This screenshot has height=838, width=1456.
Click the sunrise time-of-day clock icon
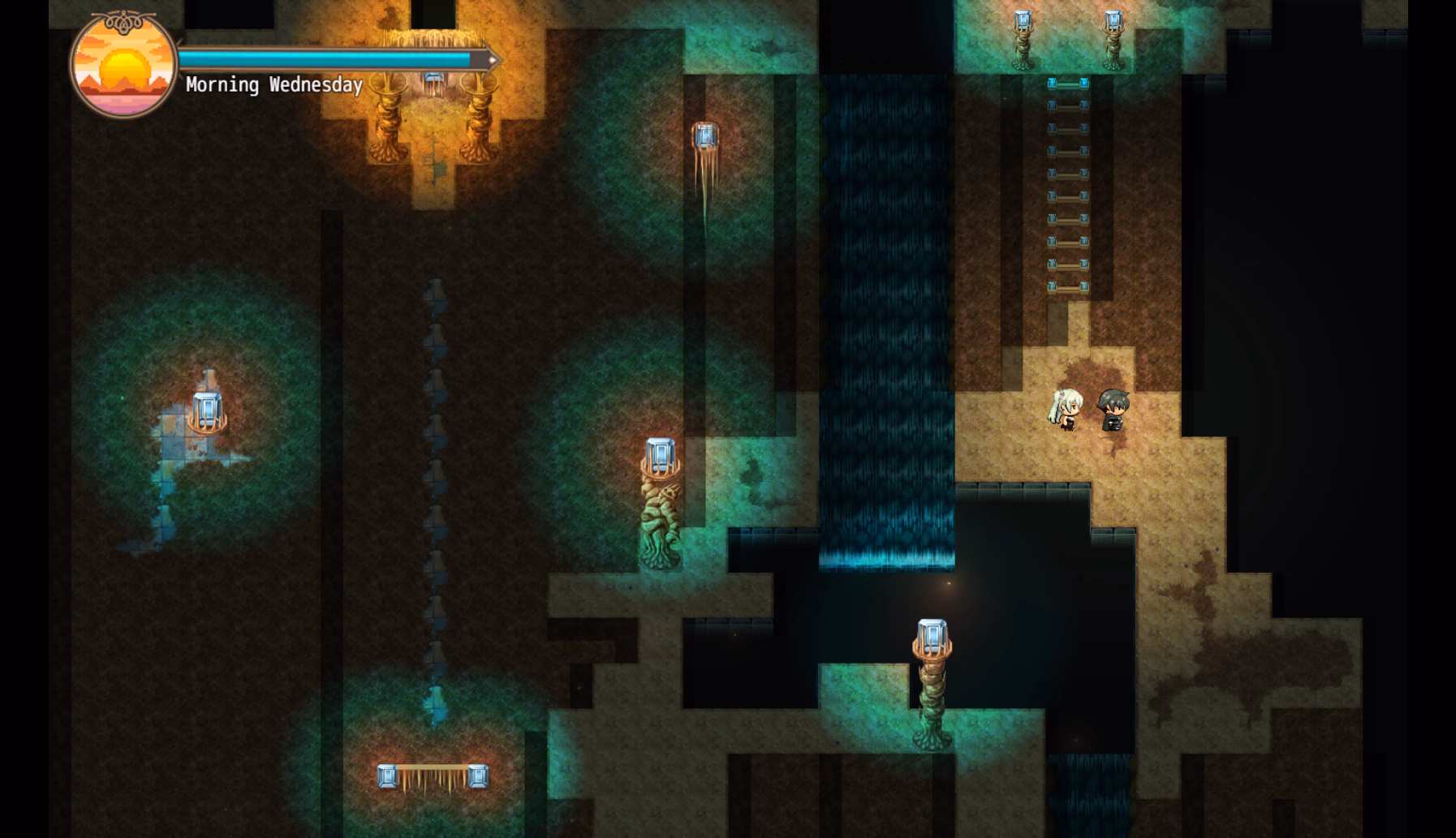tap(123, 67)
